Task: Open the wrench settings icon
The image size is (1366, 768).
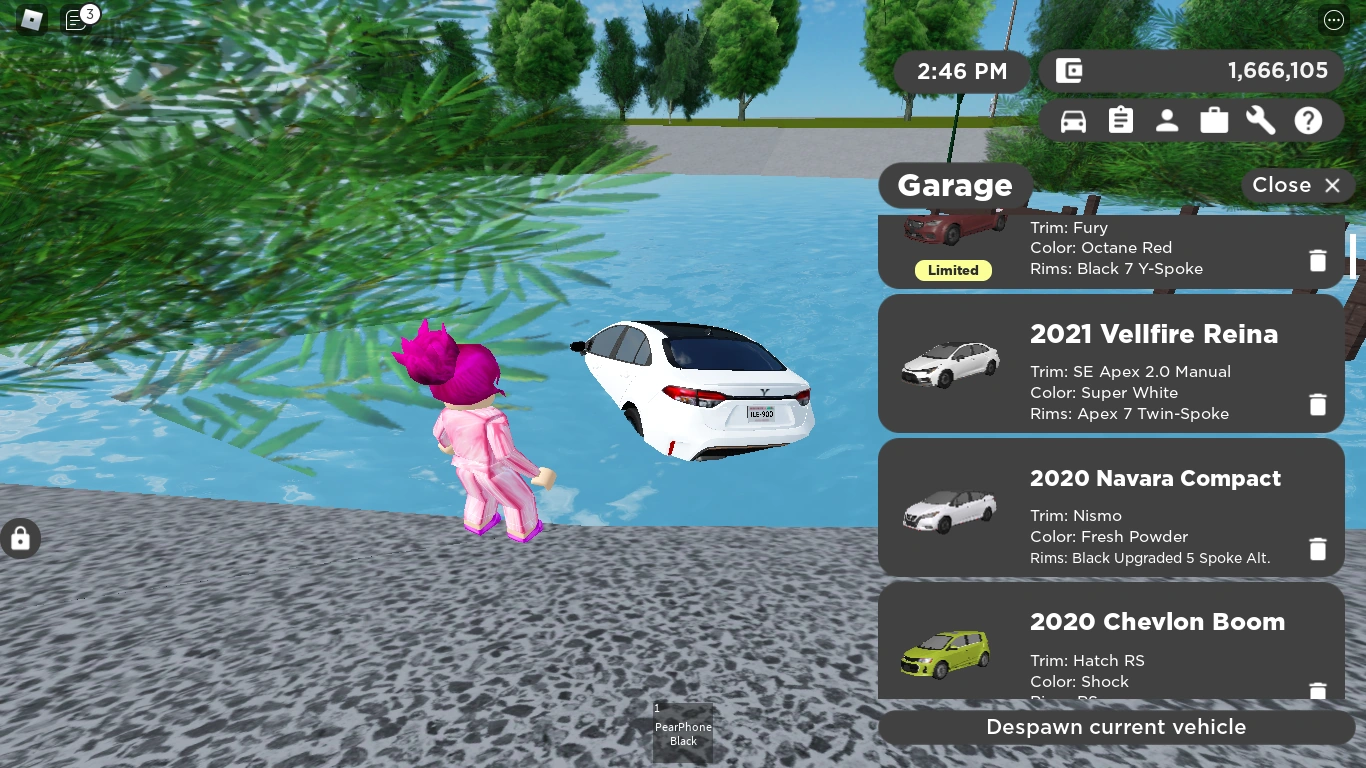Action: pyautogui.click(x=1260, y=120)
